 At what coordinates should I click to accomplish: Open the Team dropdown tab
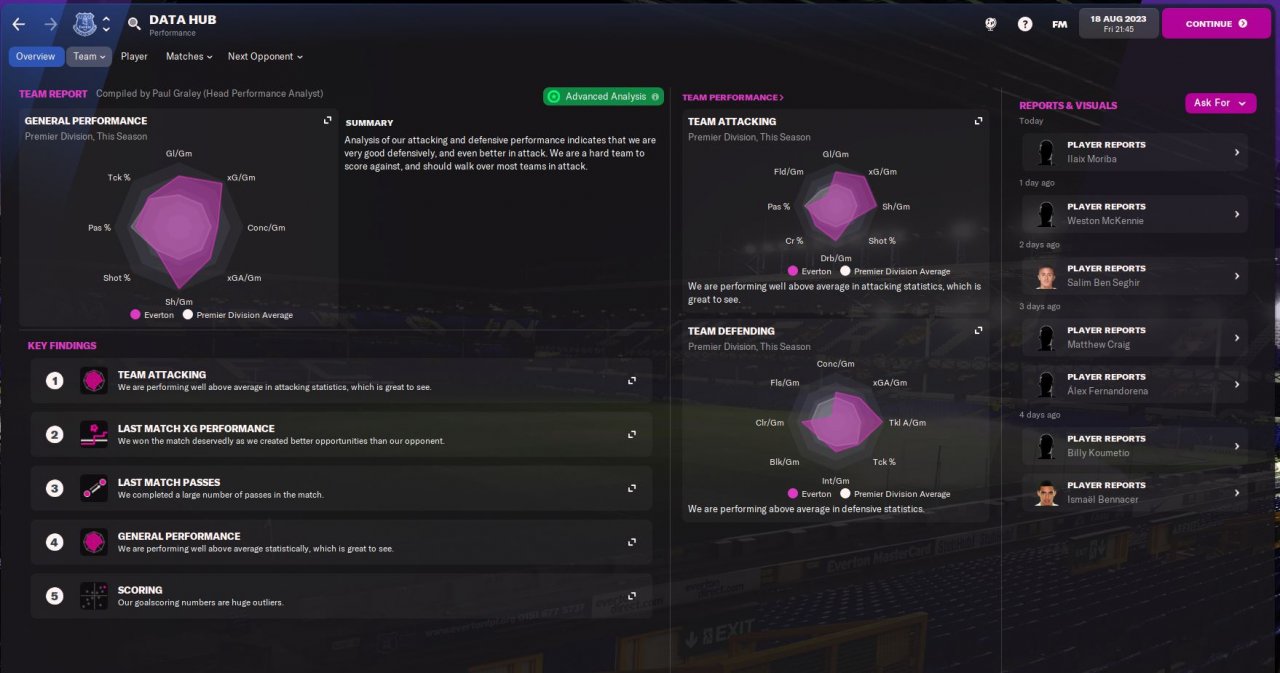click(89, 57)
